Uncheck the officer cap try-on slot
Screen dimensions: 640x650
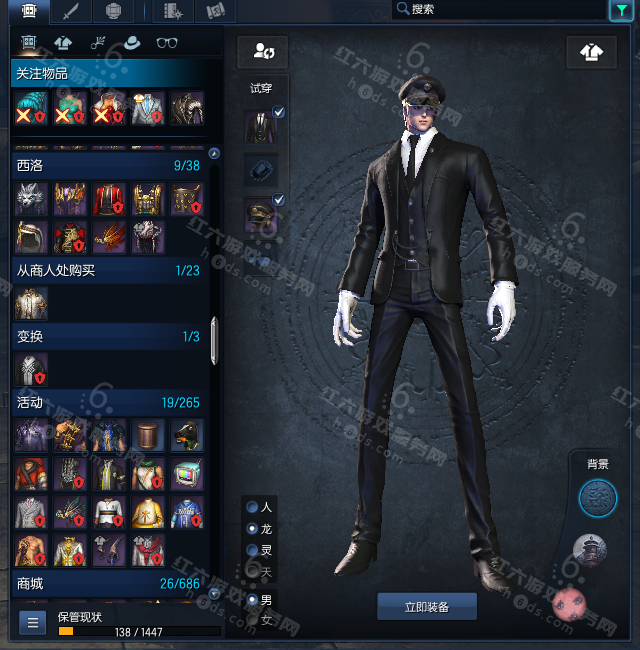pyautogui.click(x=278, y=200)
